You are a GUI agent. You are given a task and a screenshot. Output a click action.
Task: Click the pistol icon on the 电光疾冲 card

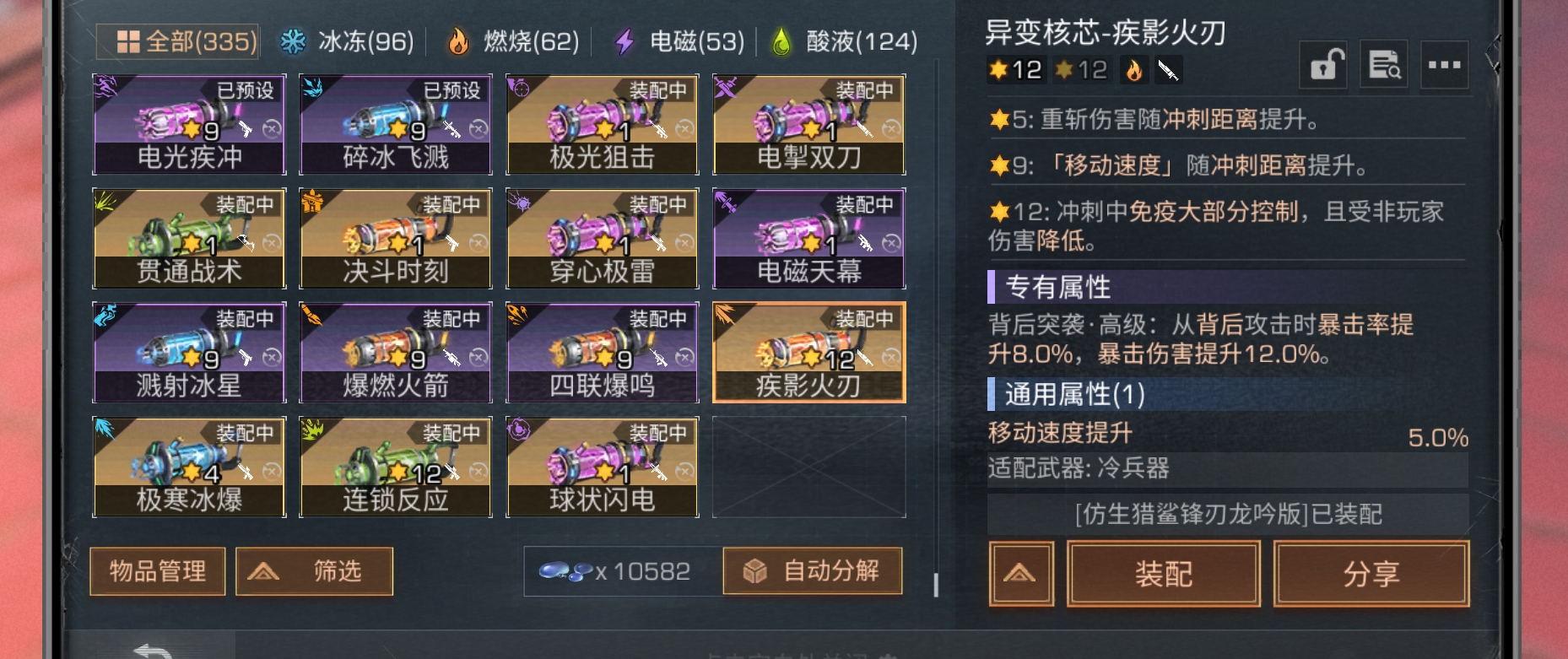(244, 129)
